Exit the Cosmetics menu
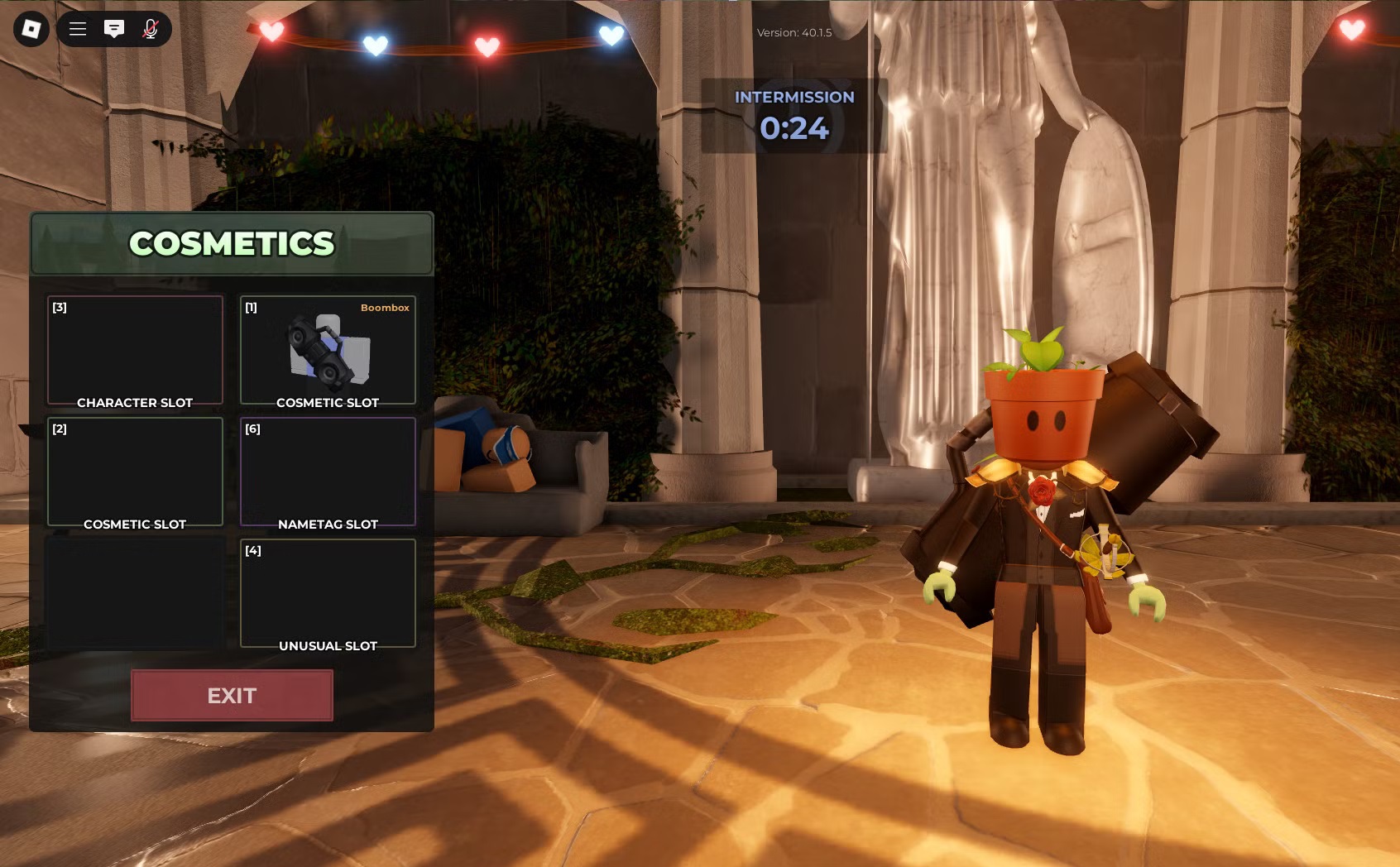Image resolution: width=1400 pixels, height=867 pixels. (232, 695)
